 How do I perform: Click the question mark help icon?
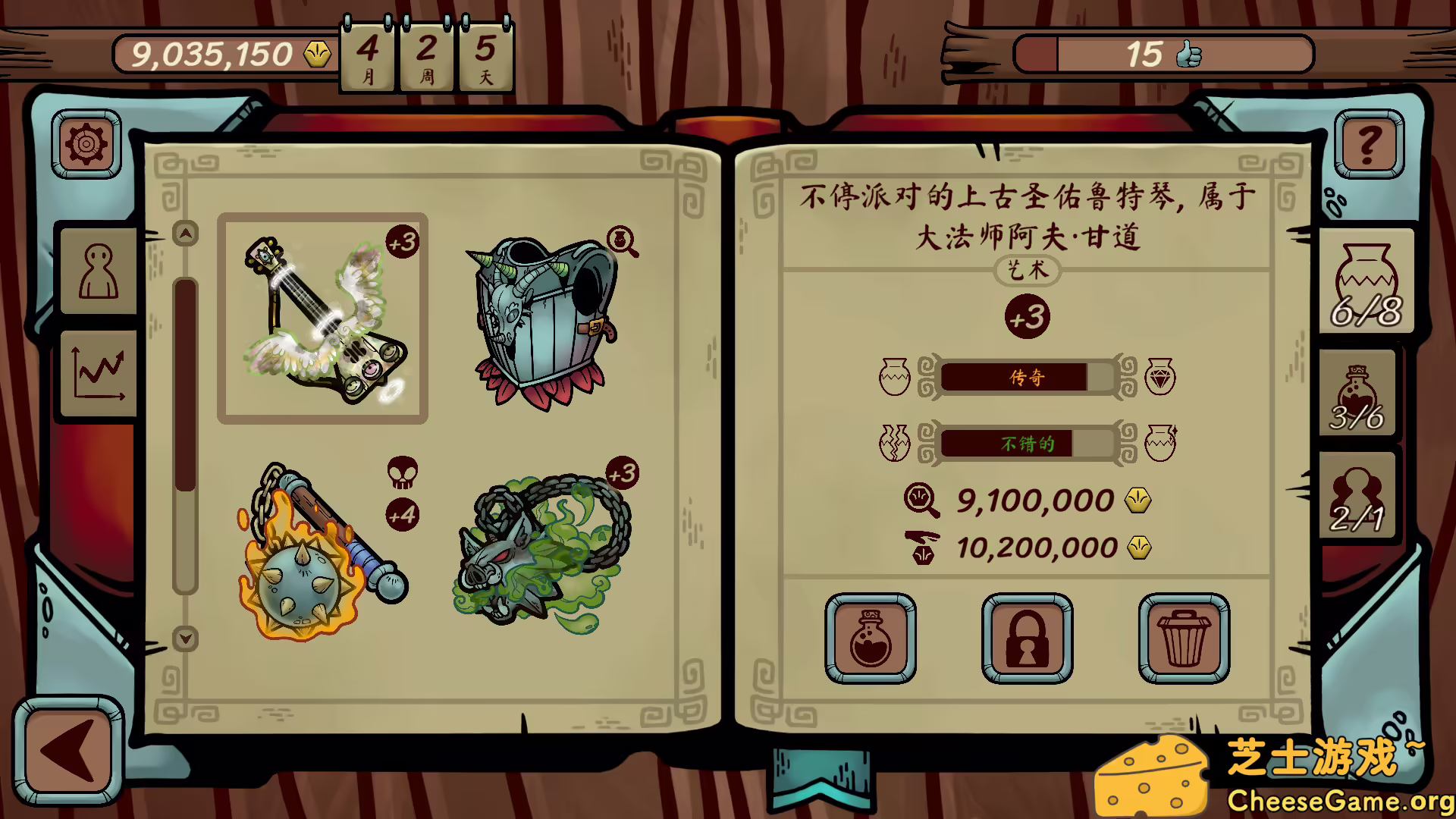(x=1368, y=144)
